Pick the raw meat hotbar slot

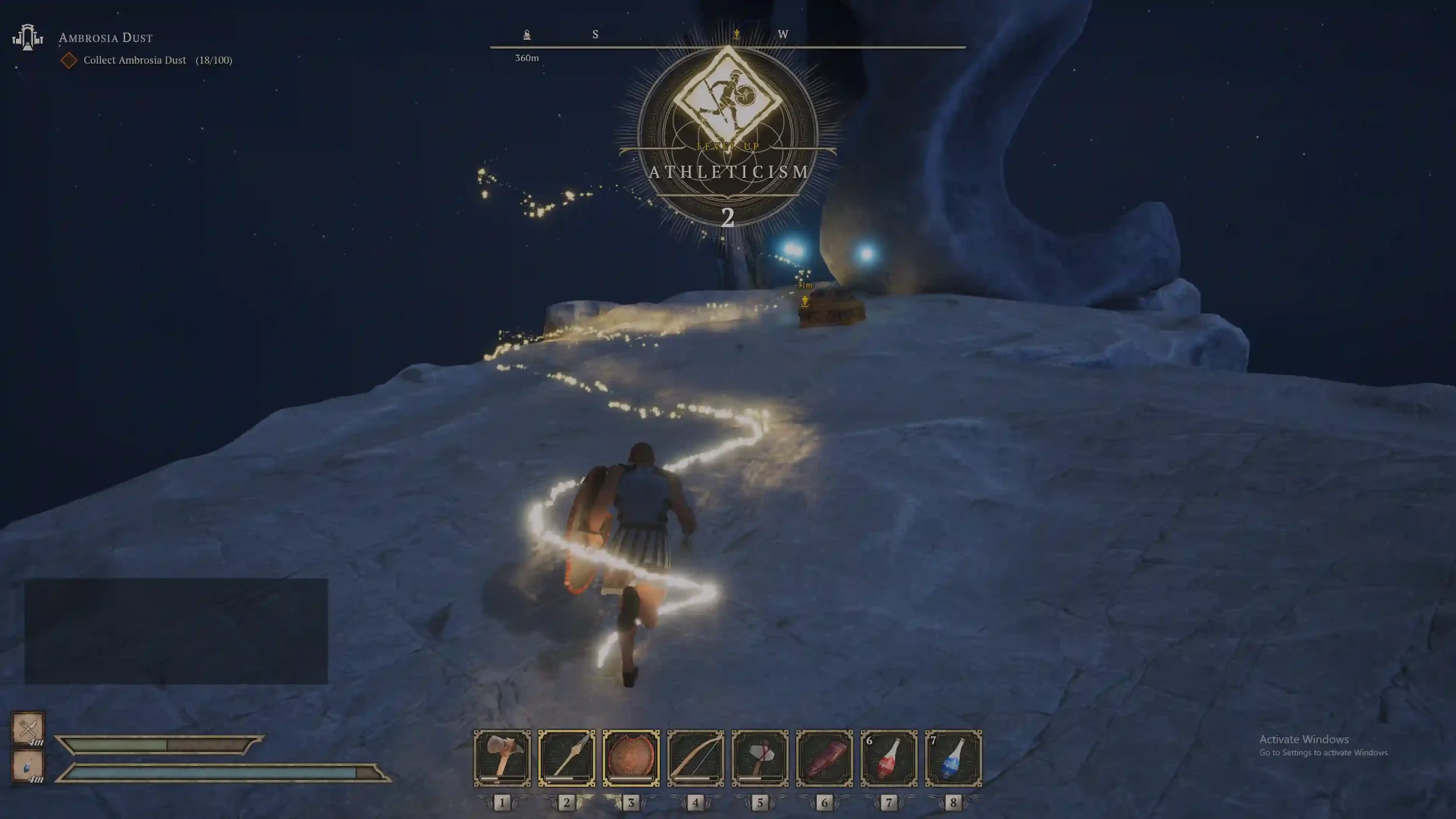[824, 758]
